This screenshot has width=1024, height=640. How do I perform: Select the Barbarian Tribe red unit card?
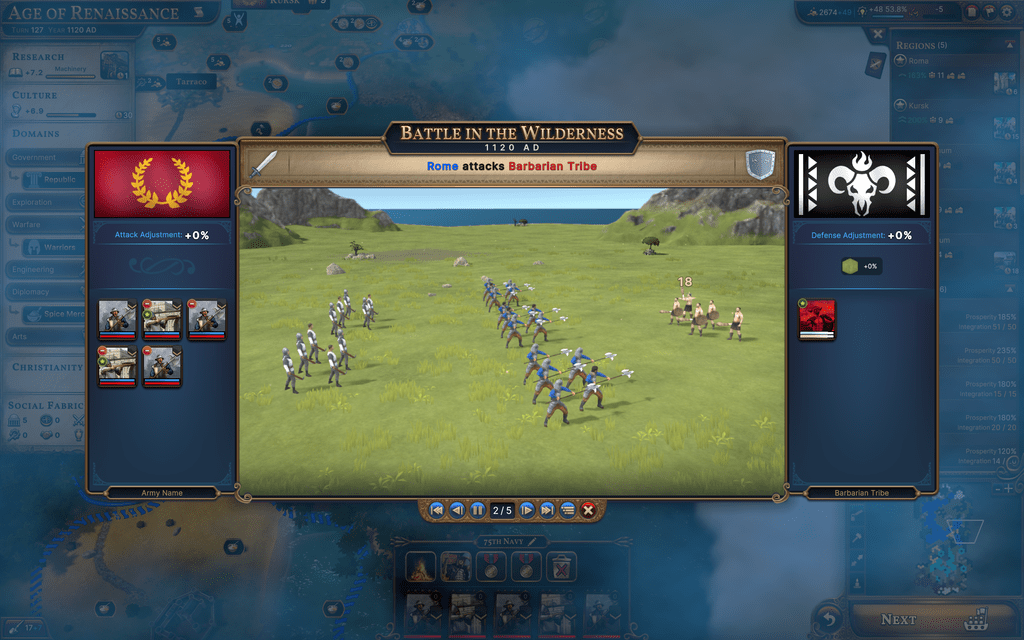(x=817, y=319)
